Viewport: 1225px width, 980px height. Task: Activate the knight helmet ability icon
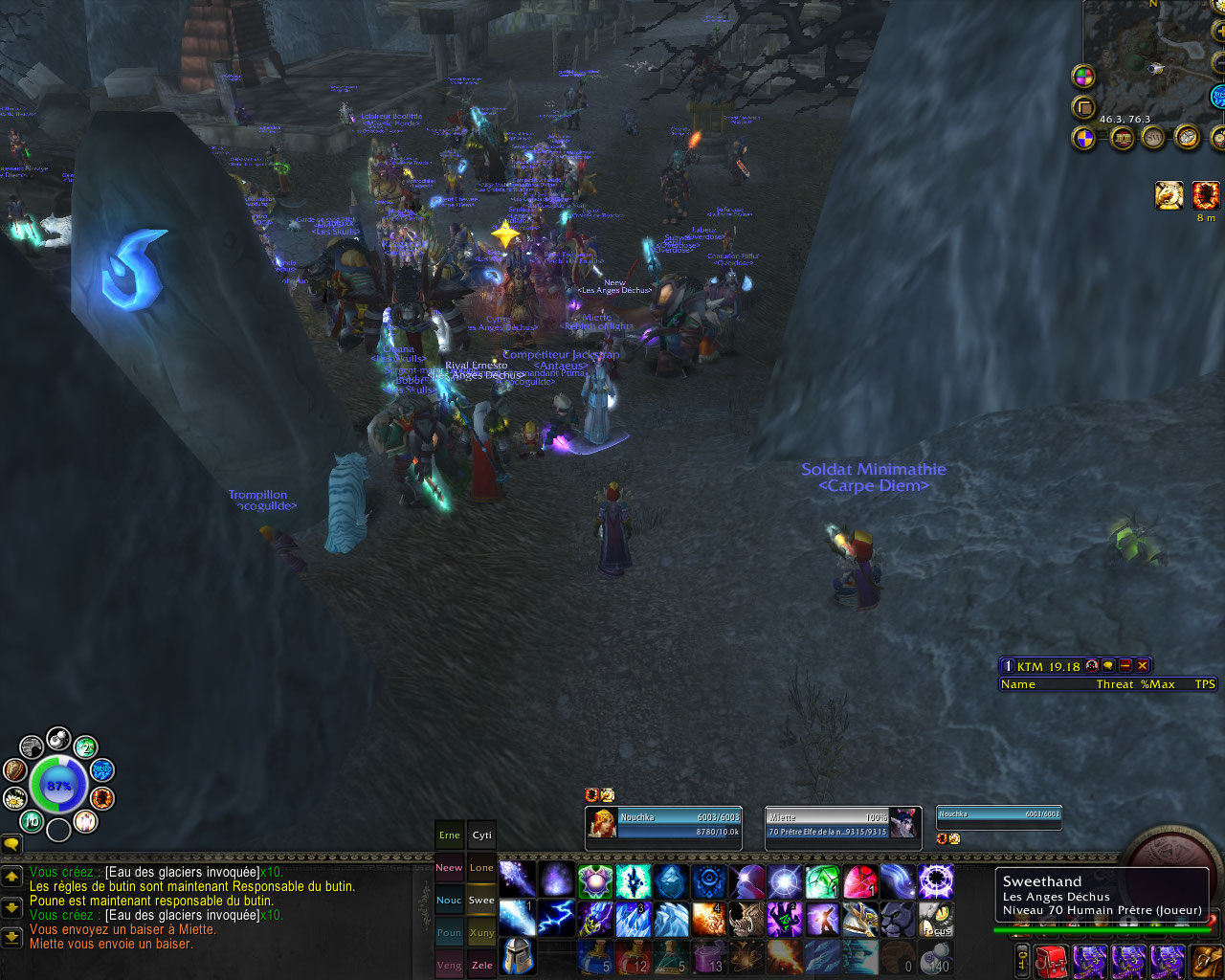pyautogui.click(x=517, y=956)
